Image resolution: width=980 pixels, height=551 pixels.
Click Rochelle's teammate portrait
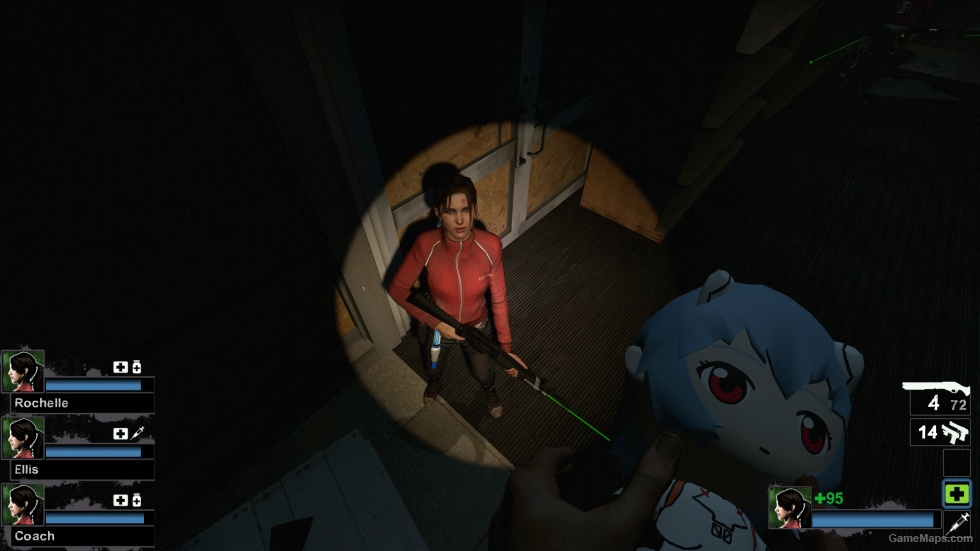coord(23,371)
